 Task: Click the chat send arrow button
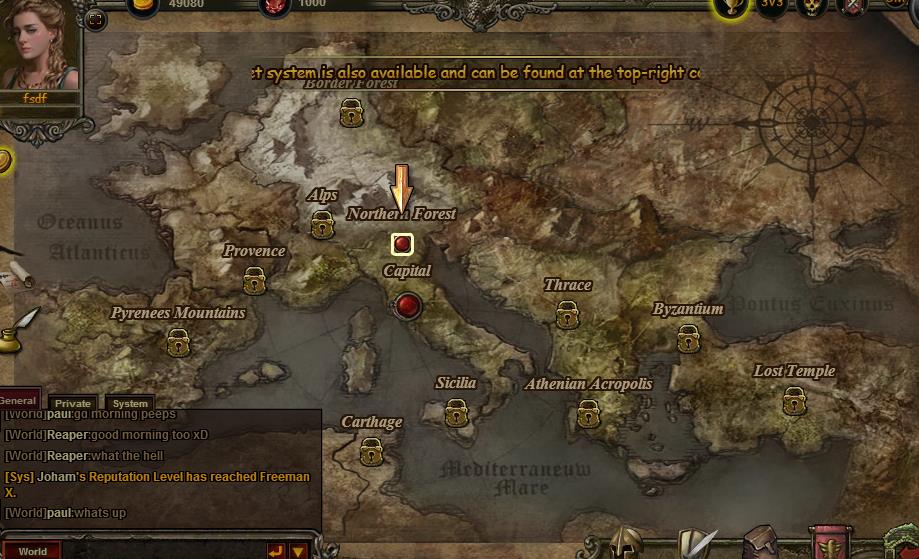(275, 550)
